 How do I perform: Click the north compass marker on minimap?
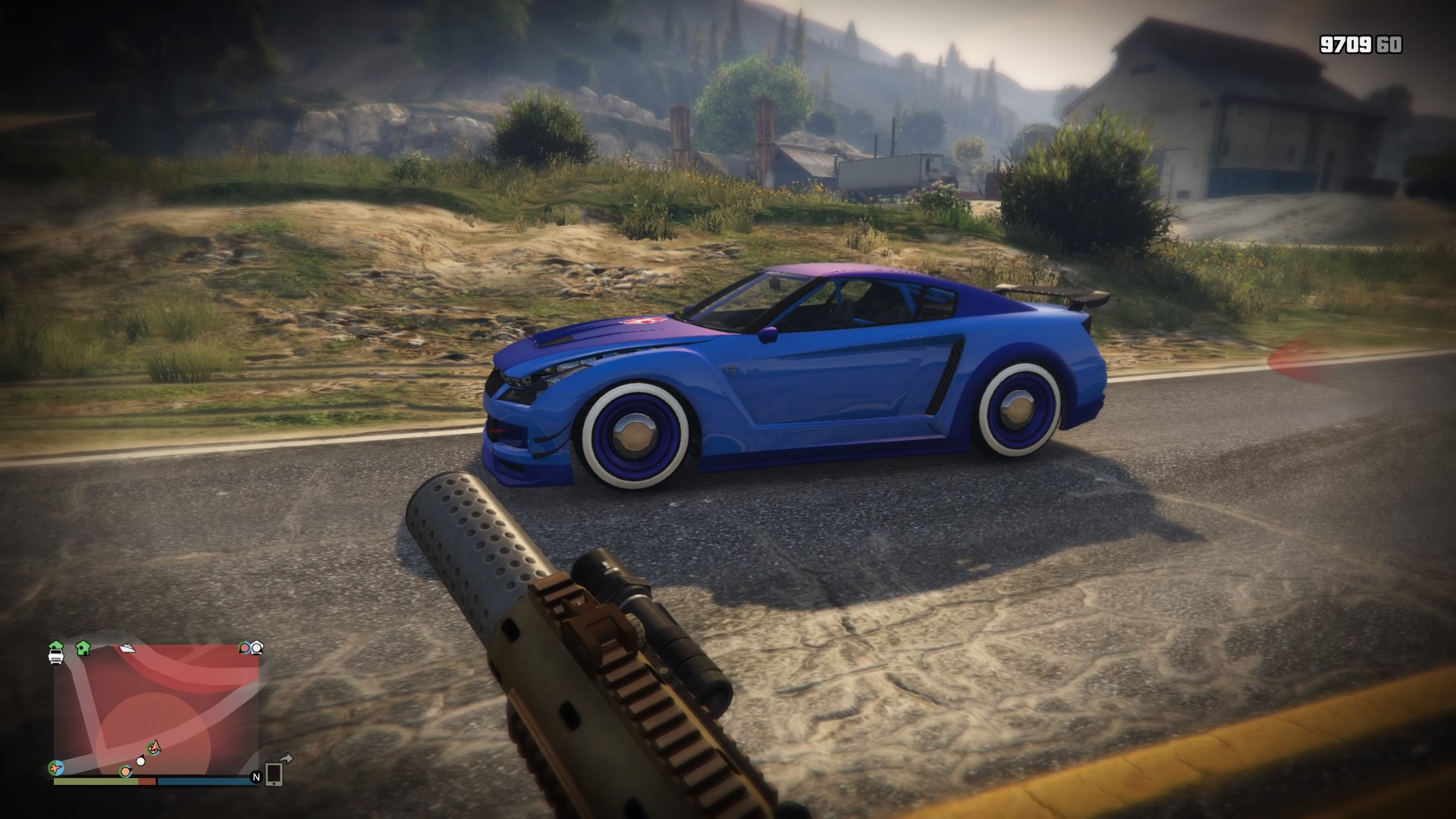click(x=256, y=777)
